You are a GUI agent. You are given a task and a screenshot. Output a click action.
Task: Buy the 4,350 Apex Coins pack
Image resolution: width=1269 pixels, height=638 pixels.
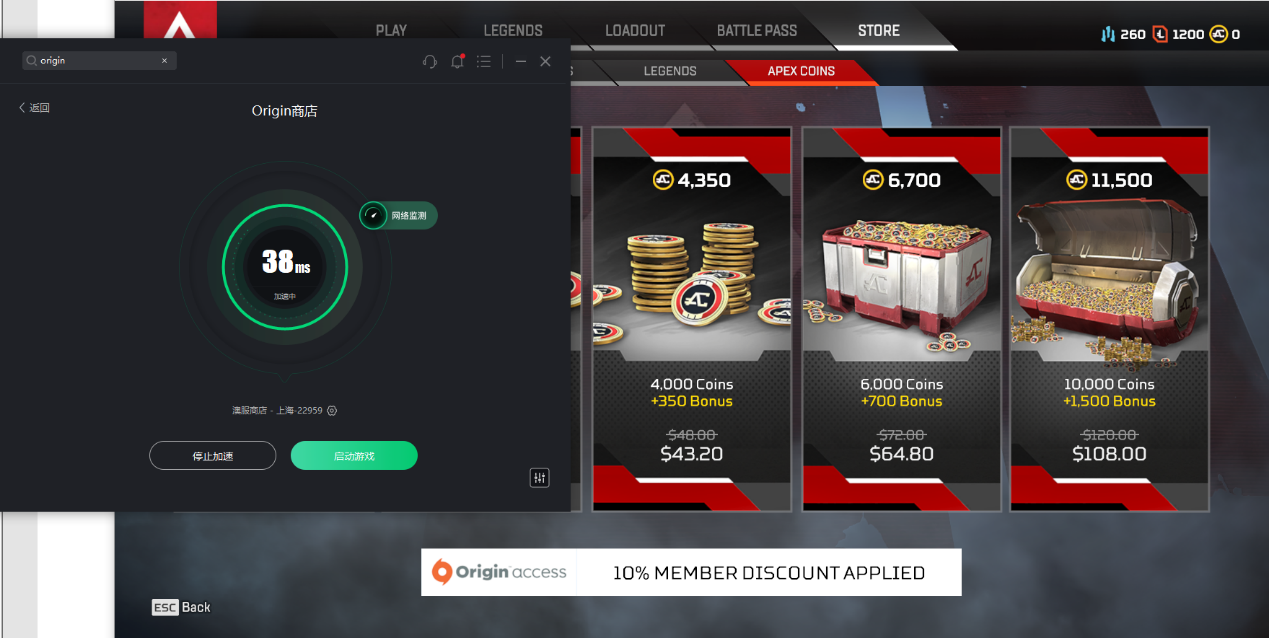(x=692, y=318)
